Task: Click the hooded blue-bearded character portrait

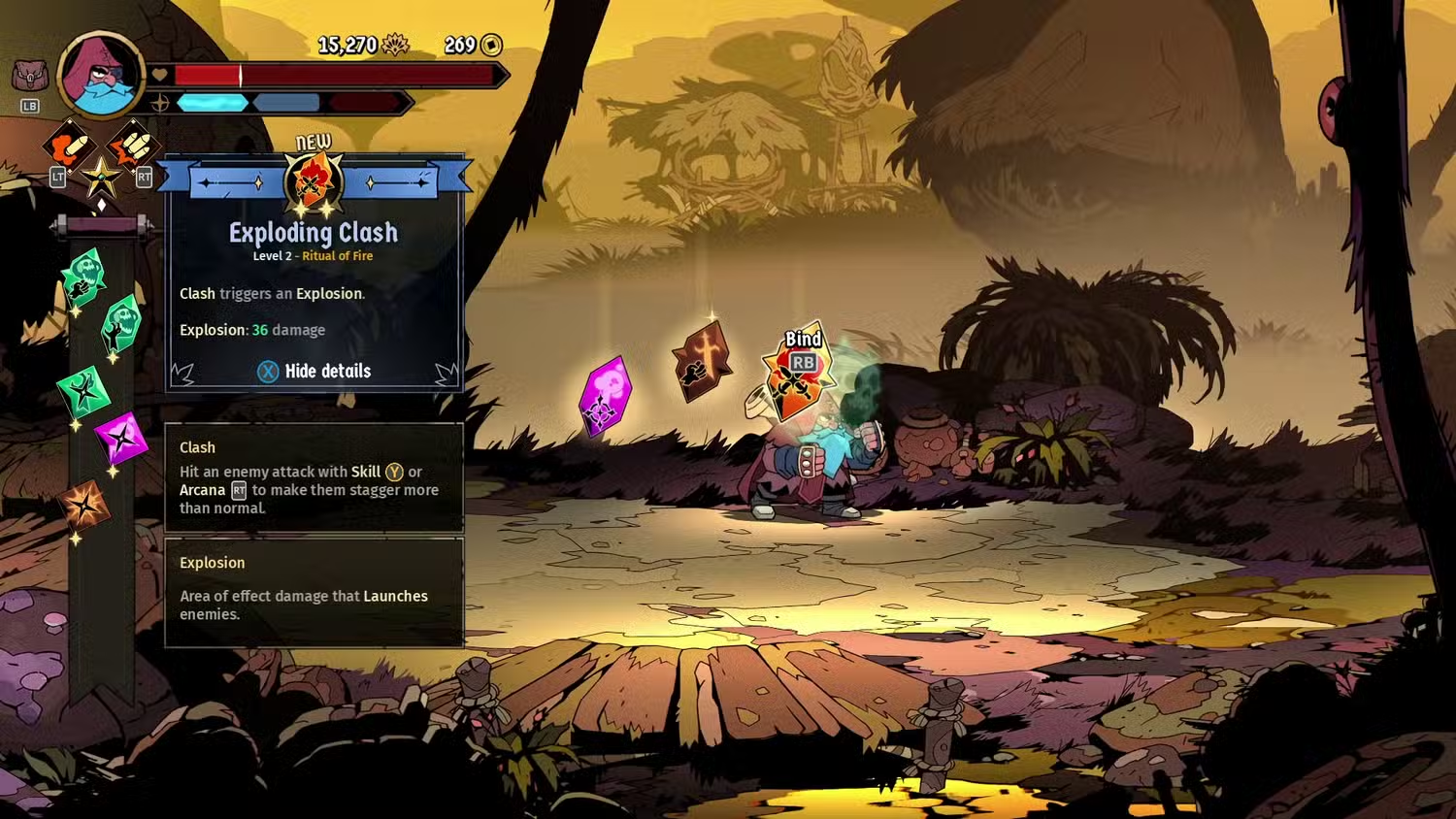Action: [100, 74]
